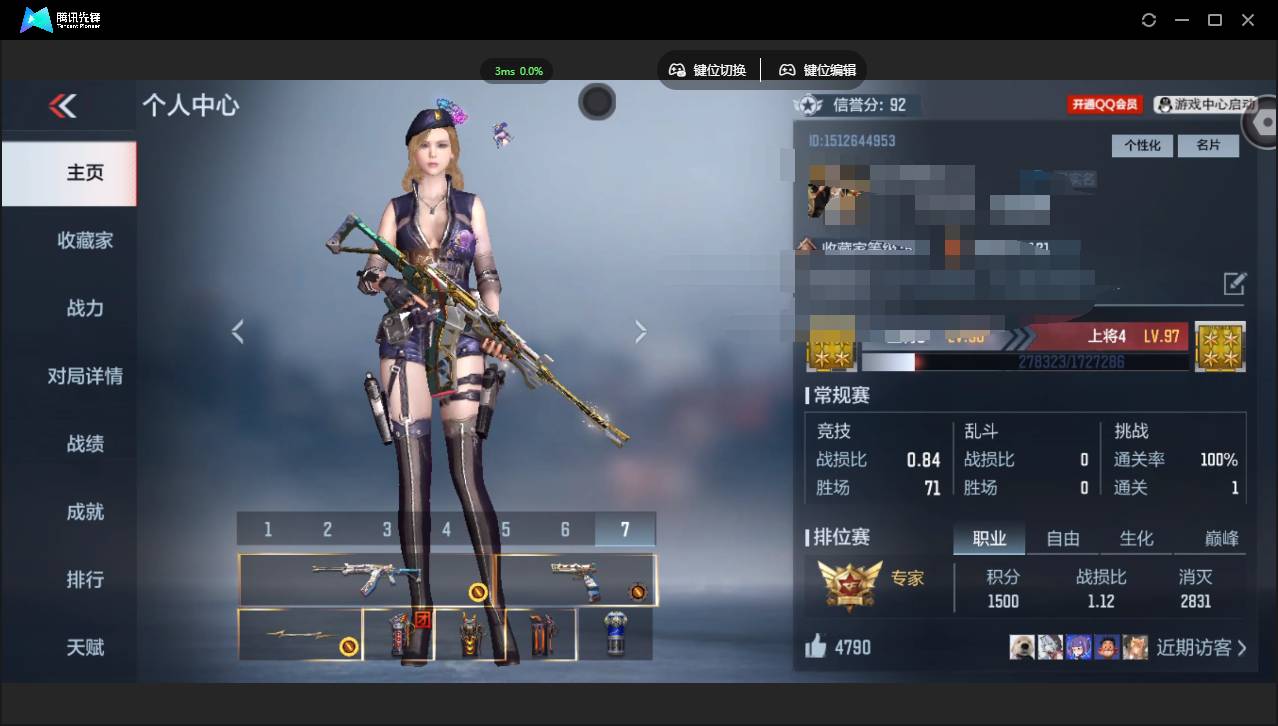
Task: Click the 名片 button
Action: [x=1208, y=146]
